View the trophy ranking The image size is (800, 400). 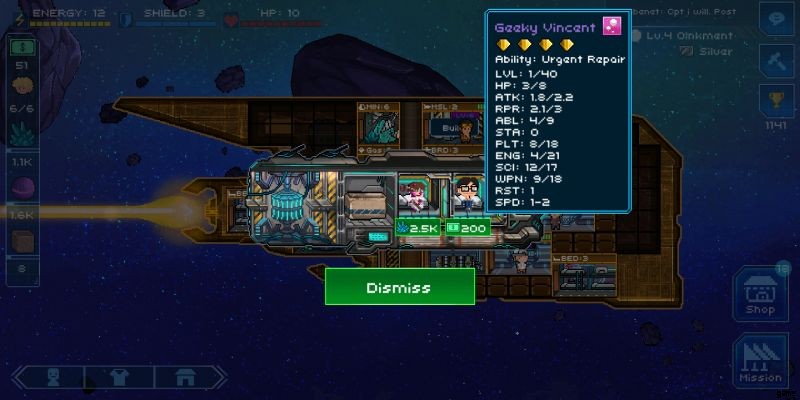coord(775,101)
